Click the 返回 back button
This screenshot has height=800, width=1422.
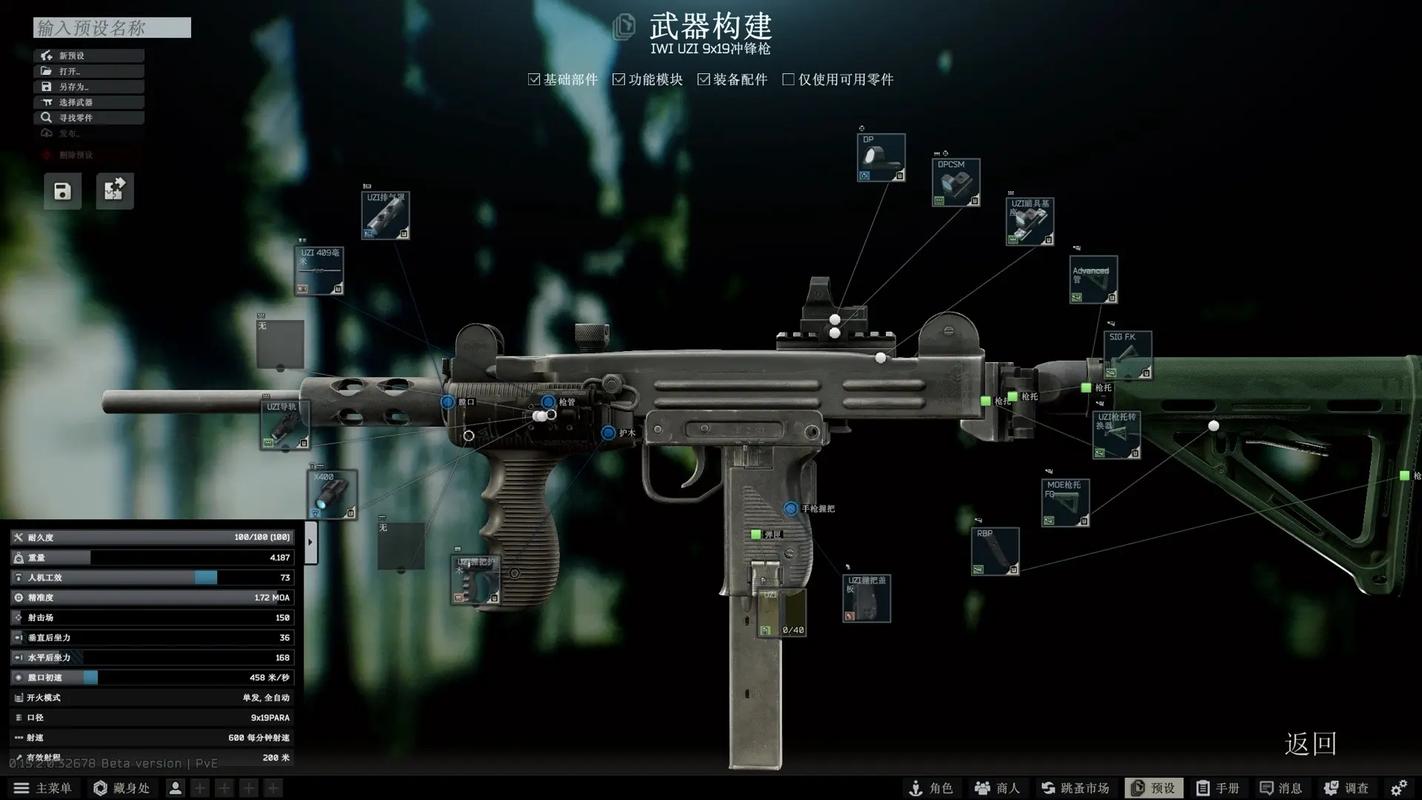(1310, 743)
